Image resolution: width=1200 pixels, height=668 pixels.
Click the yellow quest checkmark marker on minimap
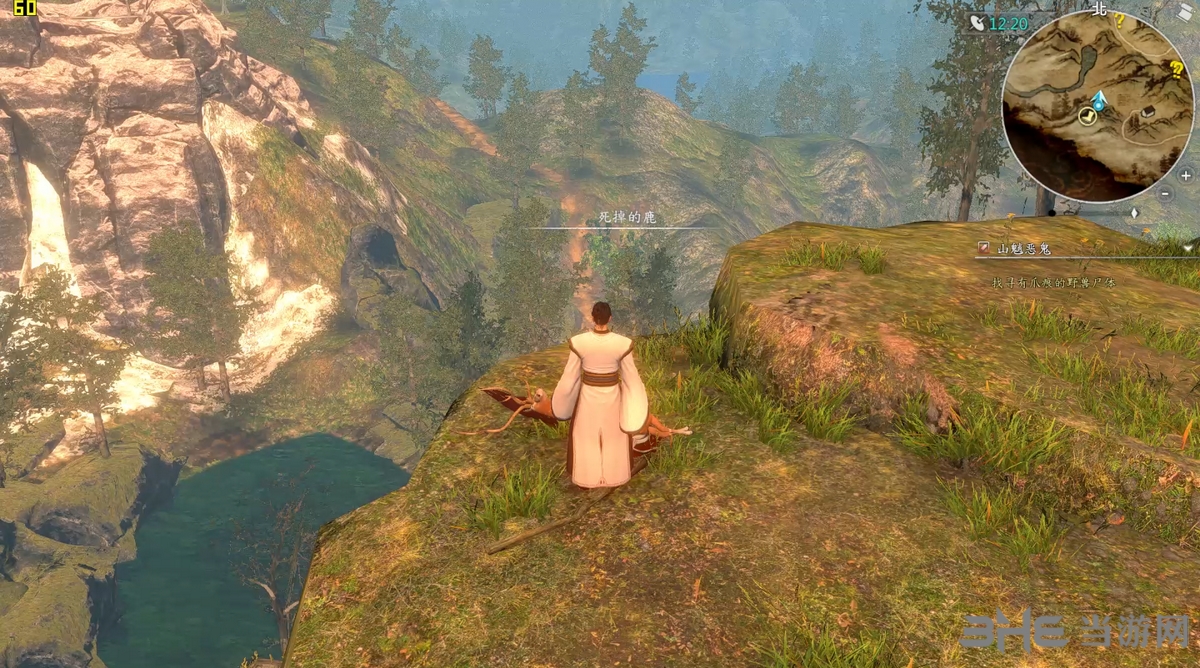(1086, 117)
